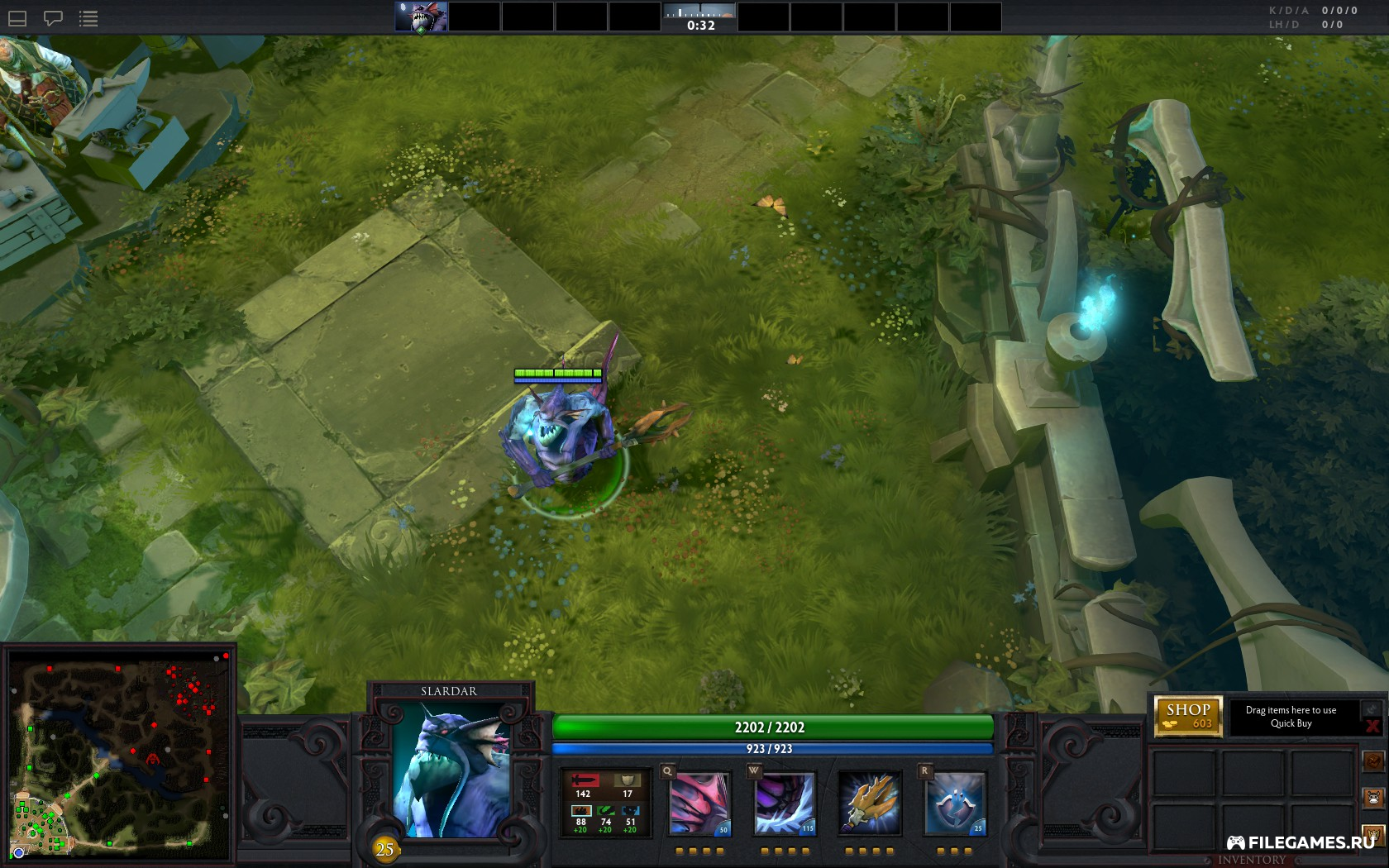Use the Corrosive Haze ultimate (R)

pos(955,804)
